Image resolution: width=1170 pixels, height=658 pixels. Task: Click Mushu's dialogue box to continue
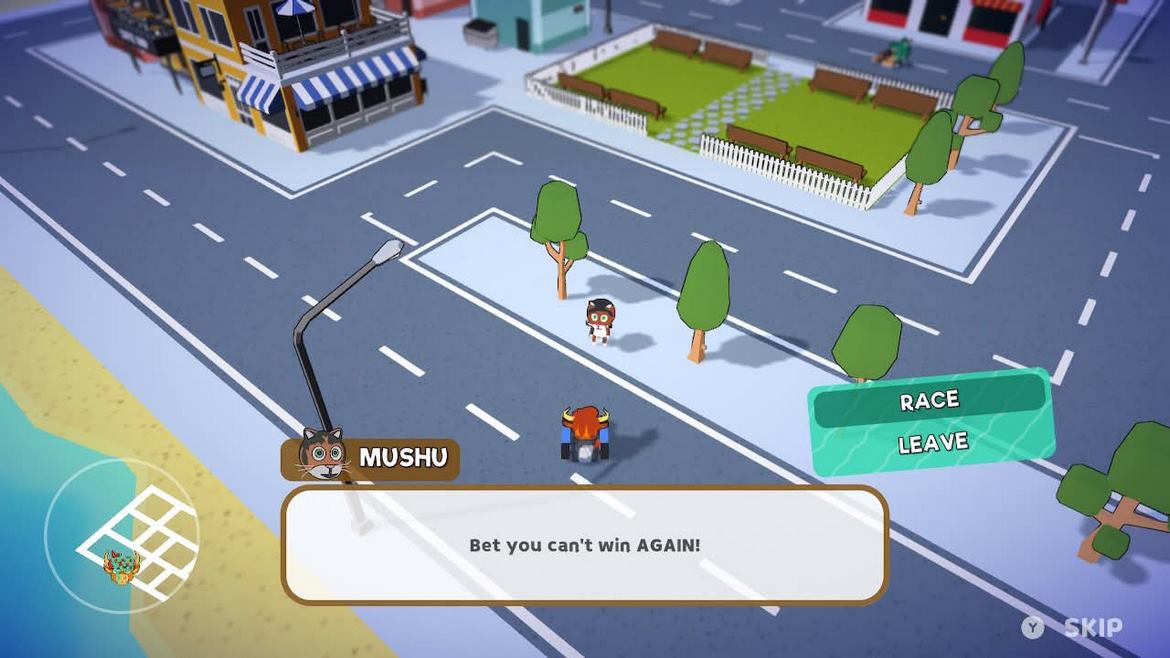tap(585, 545)
